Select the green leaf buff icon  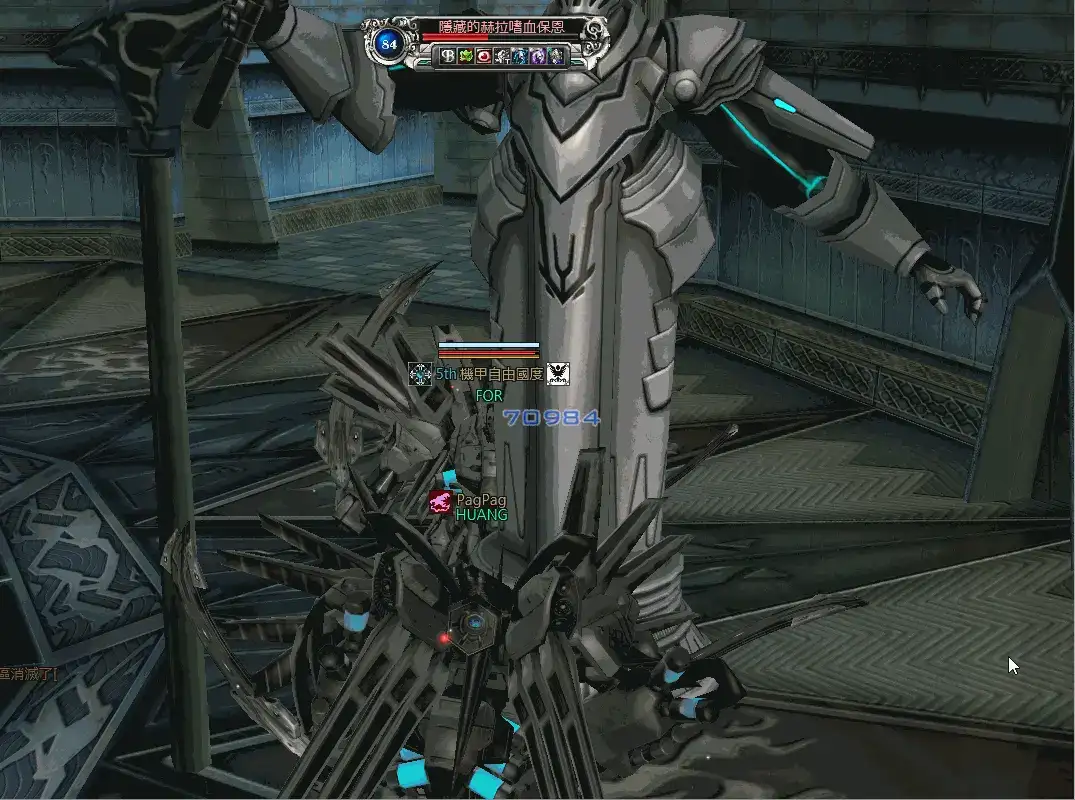pos(465,57)
